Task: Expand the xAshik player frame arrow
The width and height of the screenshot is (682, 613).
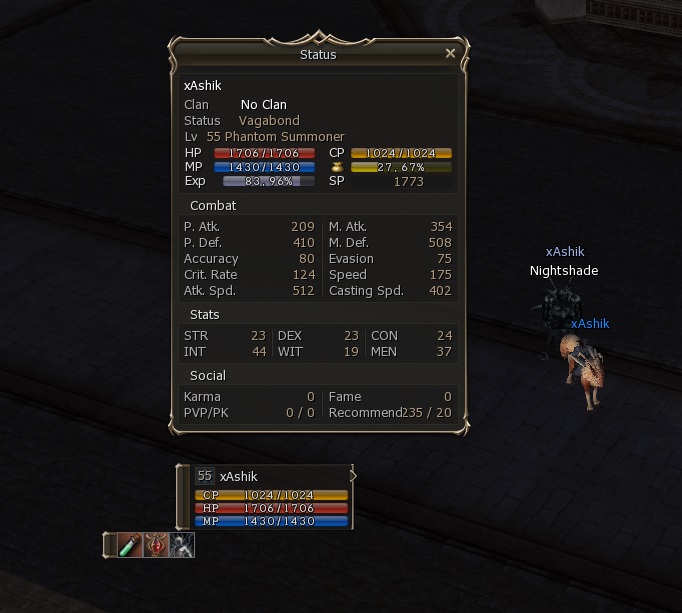Action: coord(353,476)
